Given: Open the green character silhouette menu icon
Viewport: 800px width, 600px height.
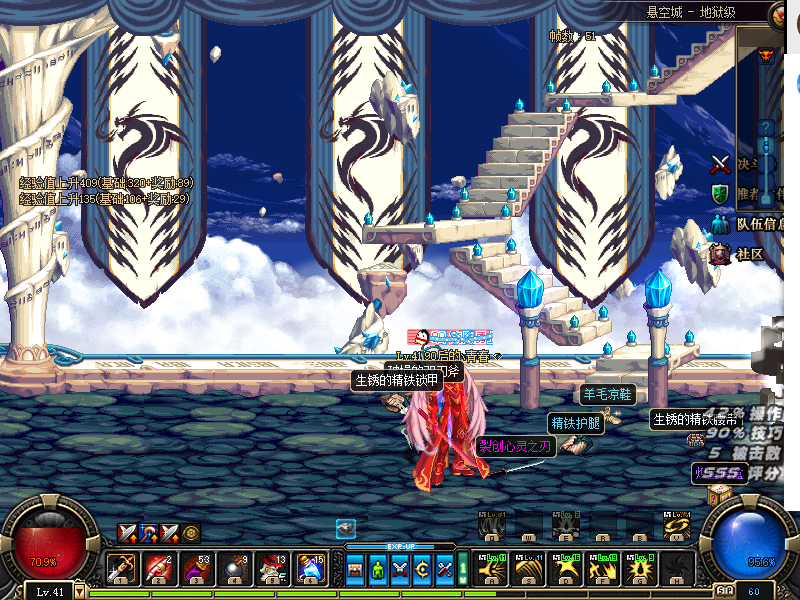Looking at the screenshot, I should pos(378,570).
